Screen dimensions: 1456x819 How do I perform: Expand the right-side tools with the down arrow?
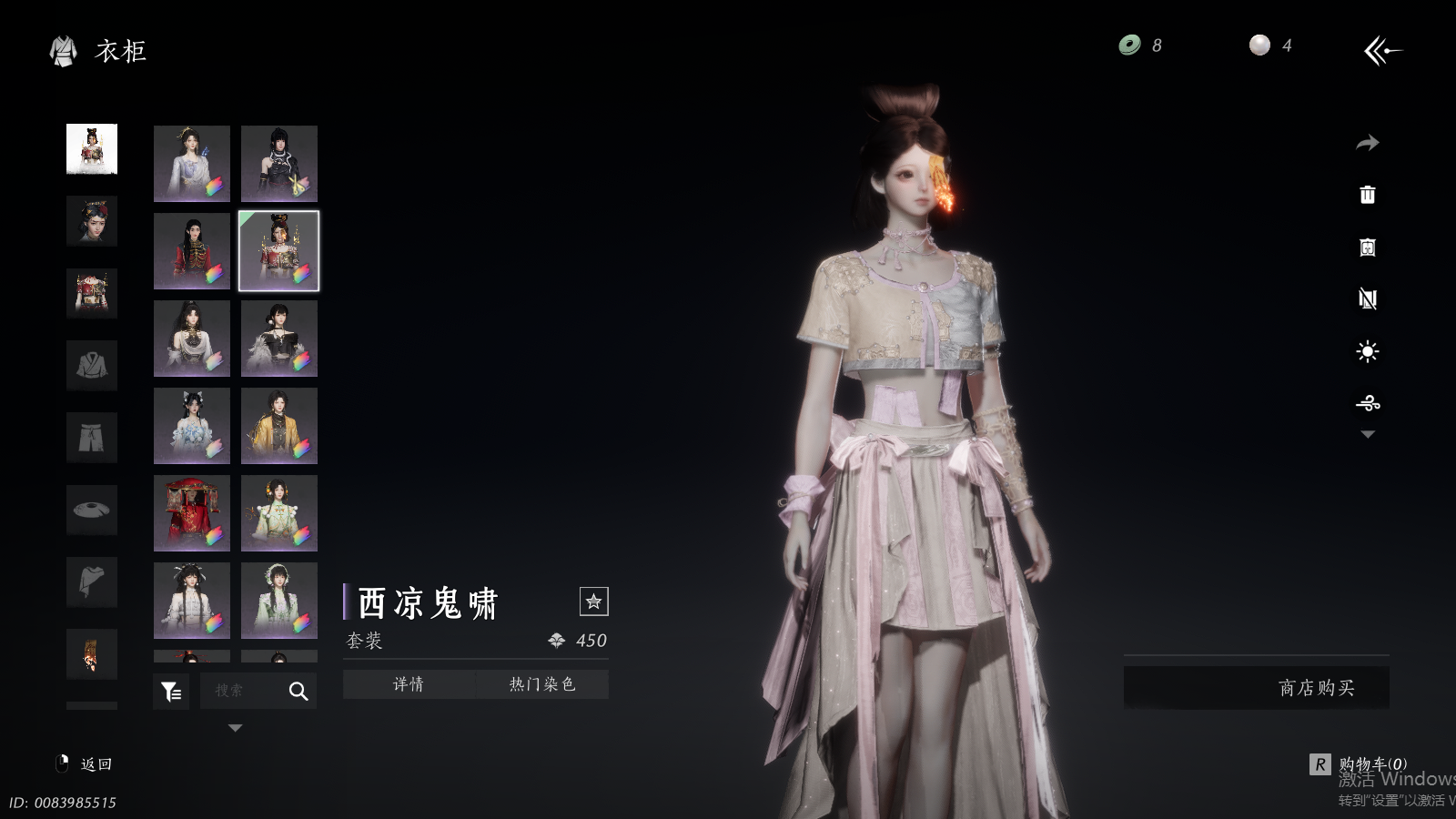1367,435
